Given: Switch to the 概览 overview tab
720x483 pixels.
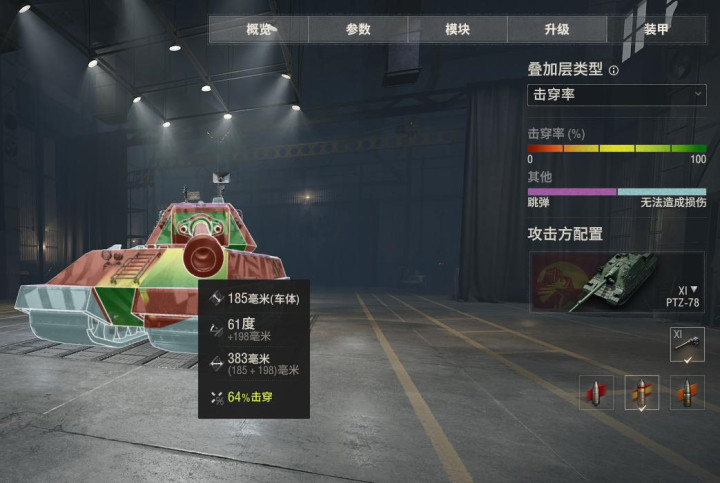Looking at the screenshot, I should point(258,29).
